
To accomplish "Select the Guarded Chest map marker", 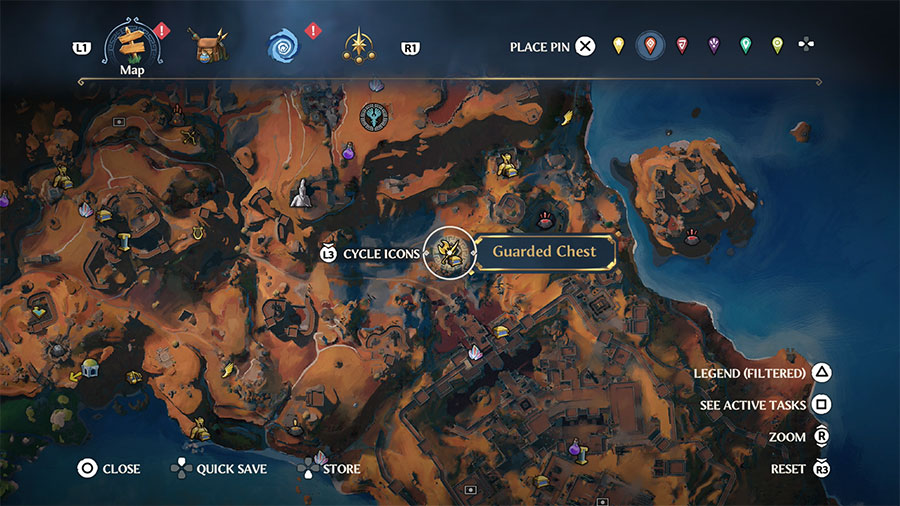I will tap(450, 252).
